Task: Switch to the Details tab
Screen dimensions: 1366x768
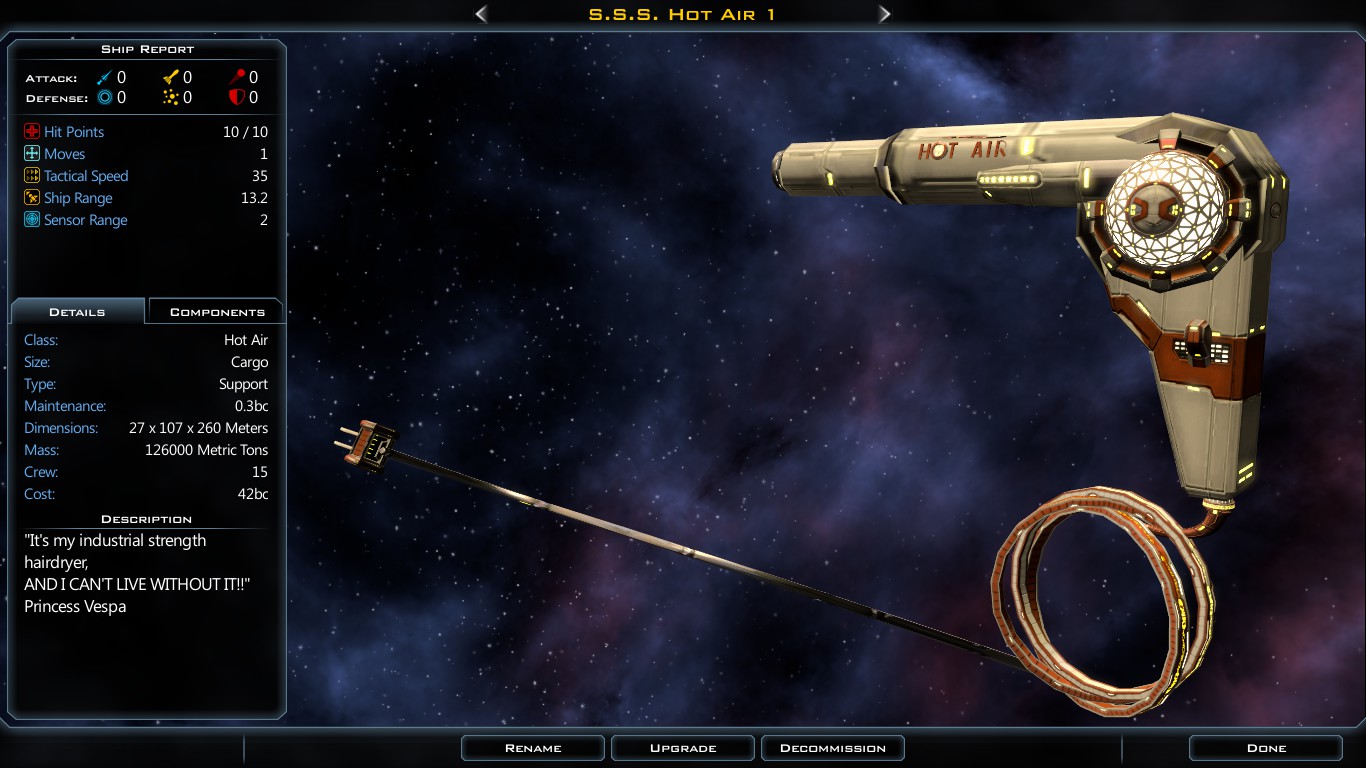Action: point(77,312)
